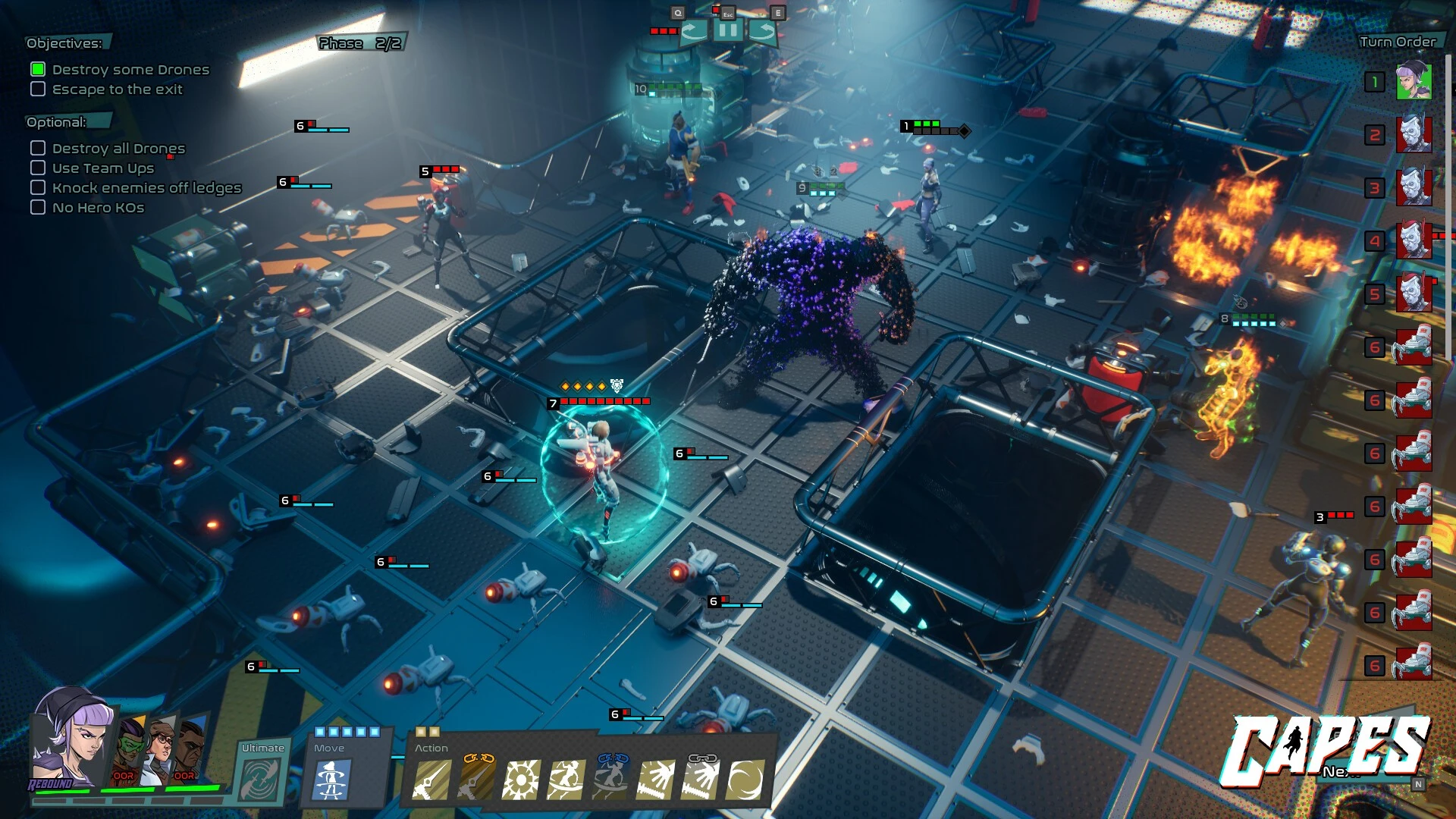
Task: Choose the orange-linked dagger team-up action
Action: point(477,781)
